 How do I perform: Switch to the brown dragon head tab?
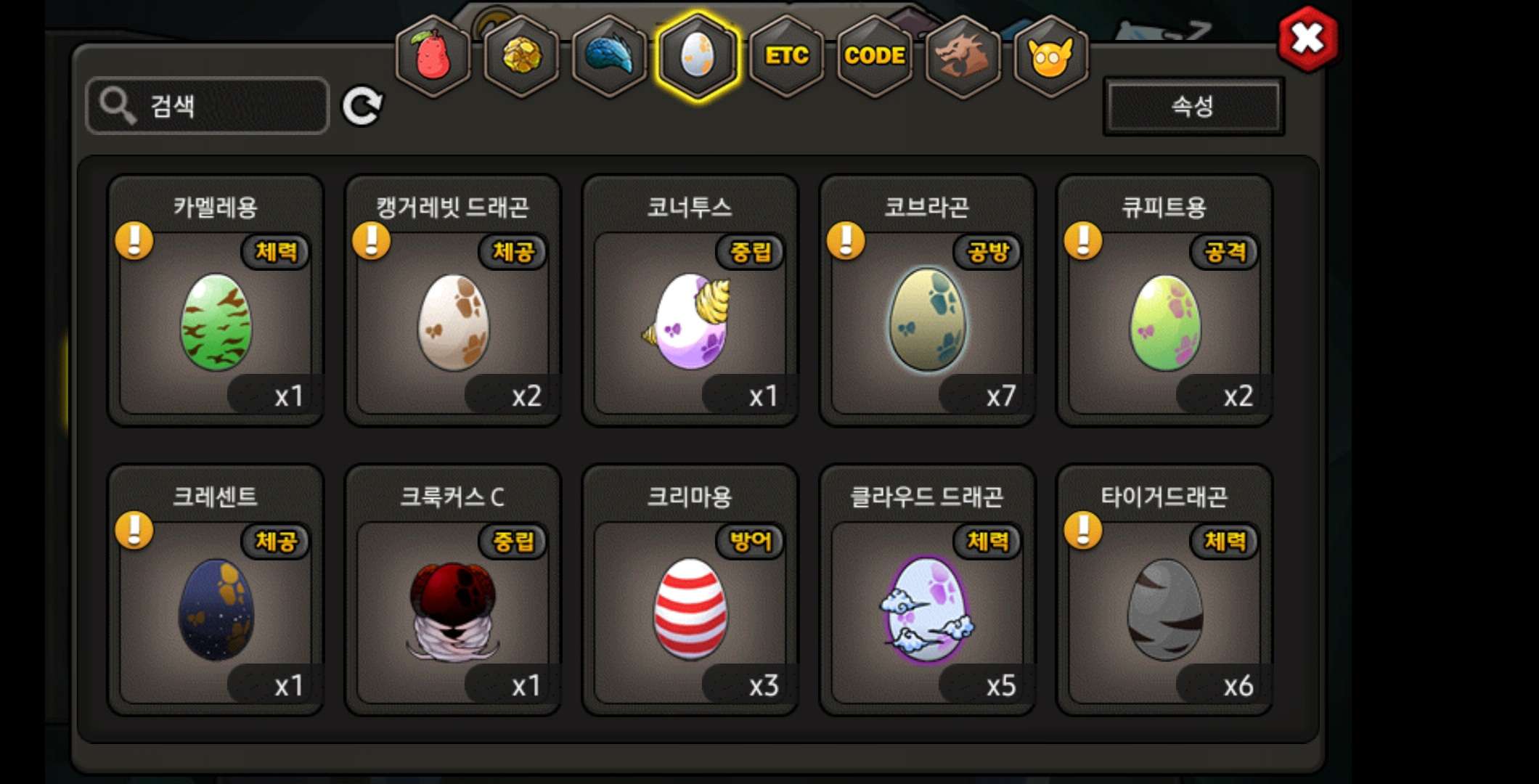pos(963,56)
